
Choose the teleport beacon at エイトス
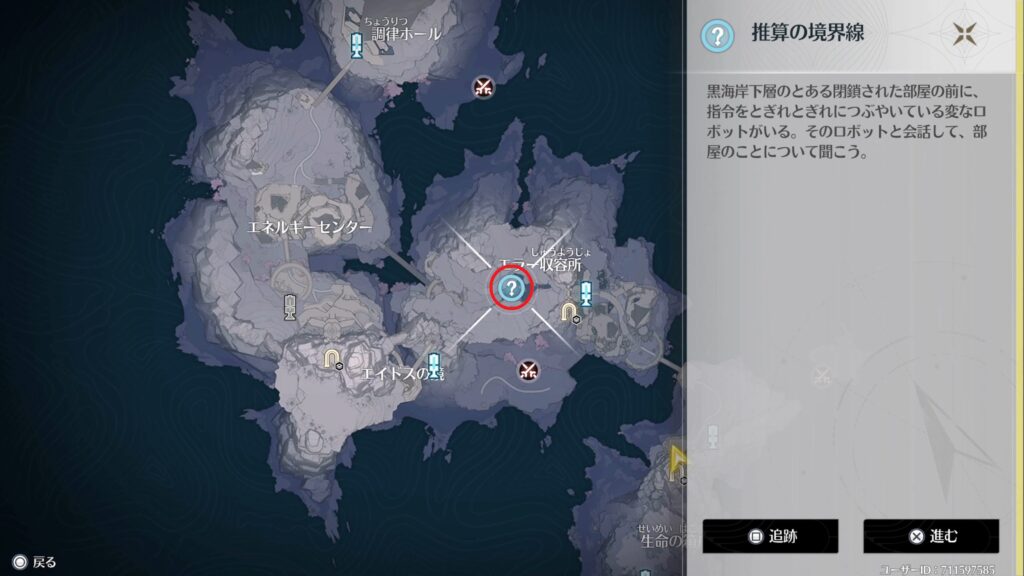433,363
